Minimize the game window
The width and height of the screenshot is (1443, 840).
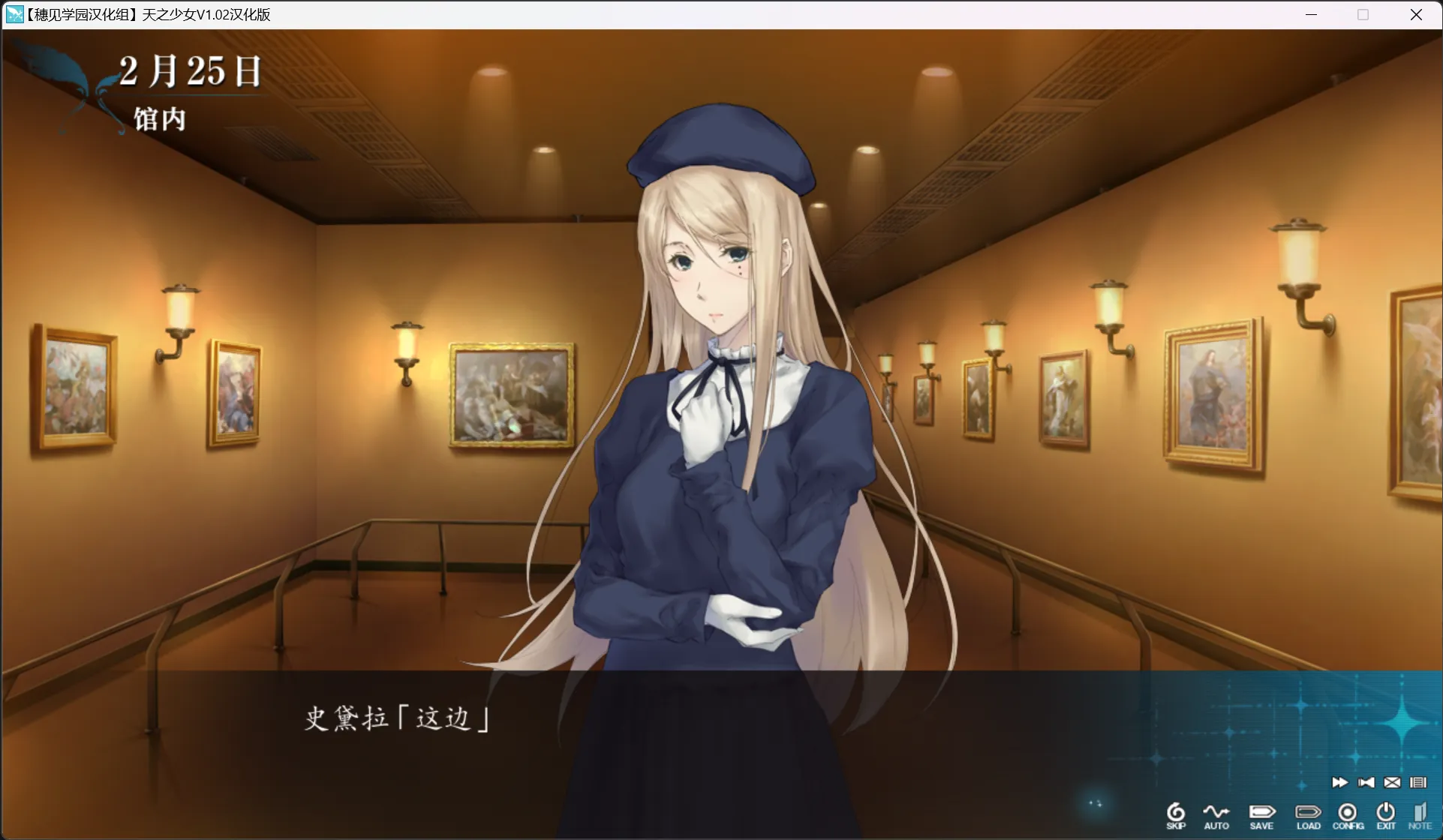point(1311,14)
